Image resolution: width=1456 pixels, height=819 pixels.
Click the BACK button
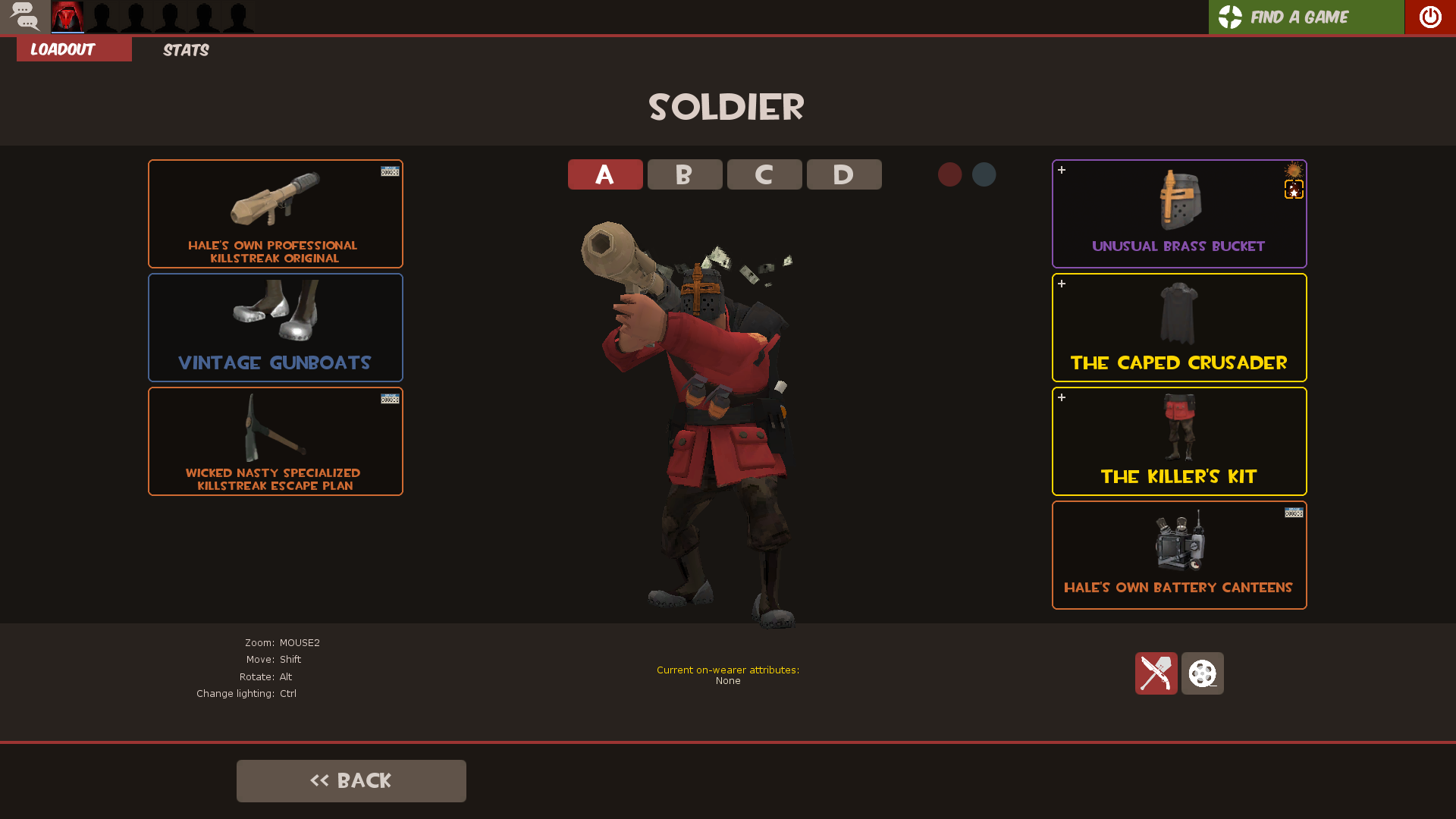[x=351, y=780]
